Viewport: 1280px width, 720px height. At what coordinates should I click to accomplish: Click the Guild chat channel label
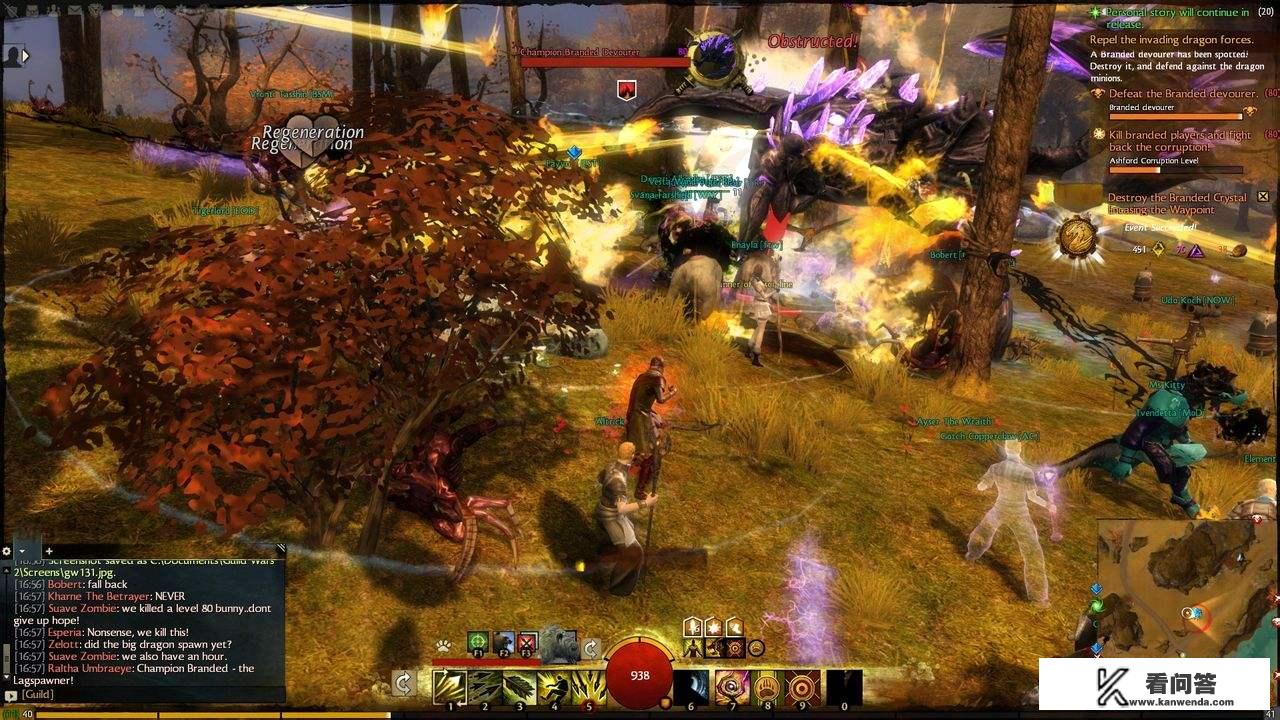37,694
